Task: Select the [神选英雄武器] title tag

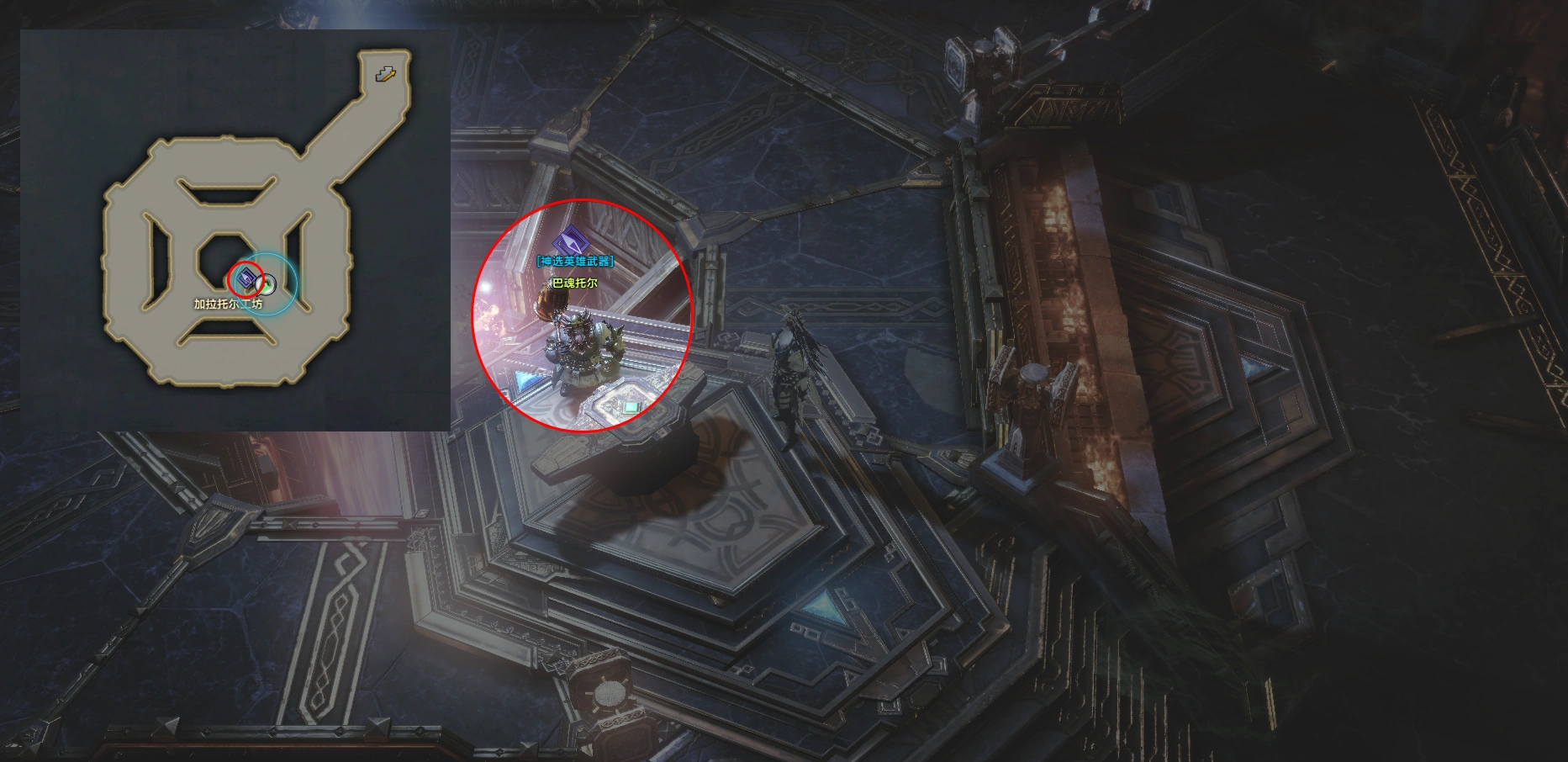Action: [575, 262]
